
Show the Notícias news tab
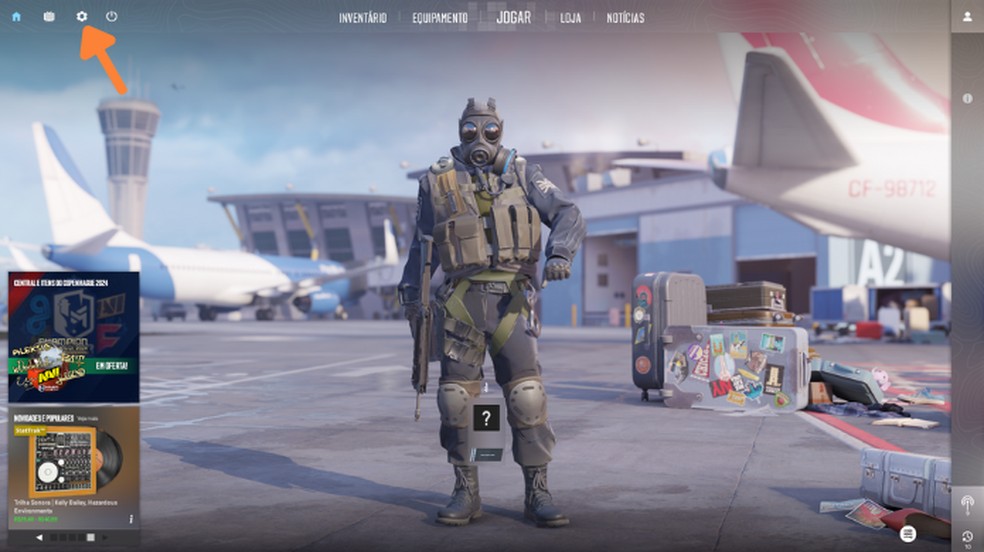click(x=625, y=18)
